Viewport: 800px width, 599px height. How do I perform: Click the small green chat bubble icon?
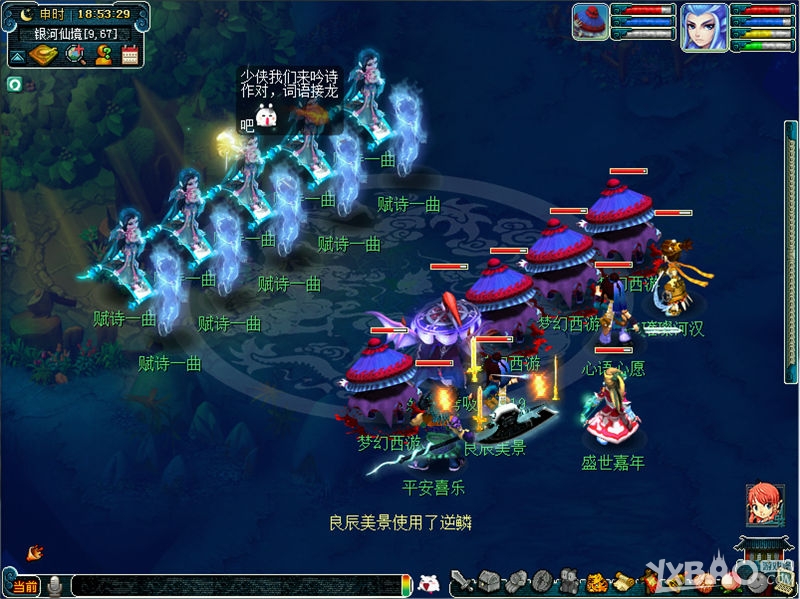coord(15,84)
